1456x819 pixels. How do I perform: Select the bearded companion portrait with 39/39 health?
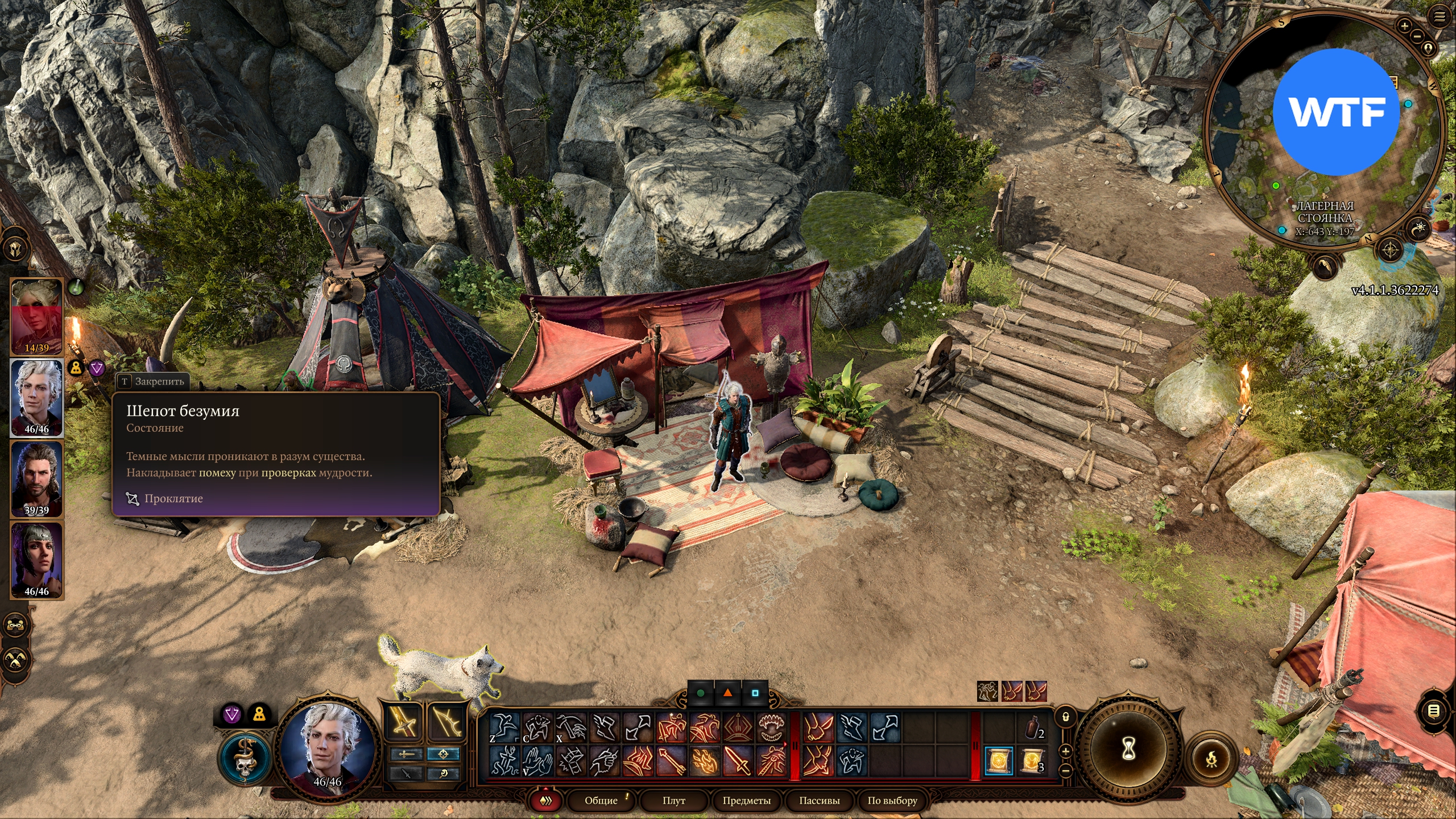tap(36, 479)
